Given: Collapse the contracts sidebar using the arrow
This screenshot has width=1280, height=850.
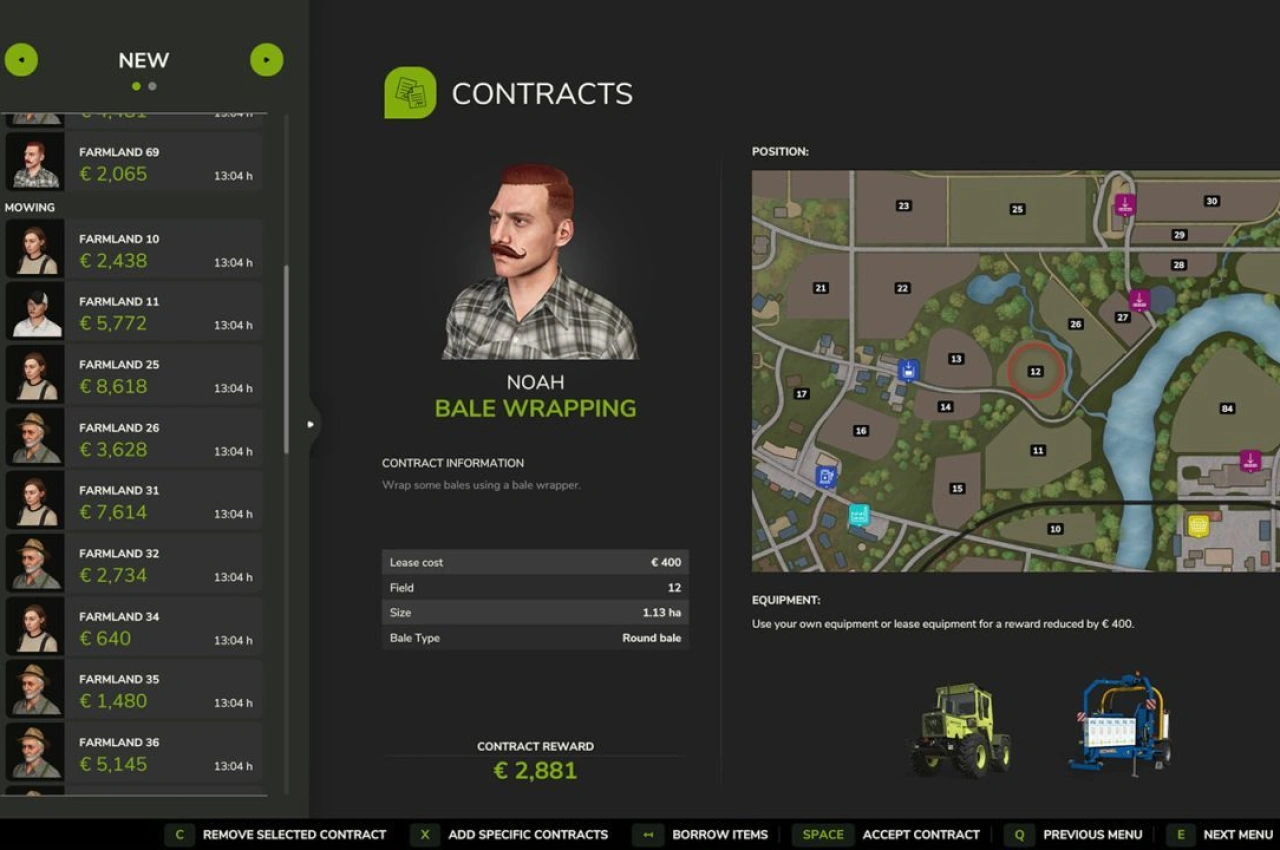Looking at the screenshot, I should [x=311, y=424].
